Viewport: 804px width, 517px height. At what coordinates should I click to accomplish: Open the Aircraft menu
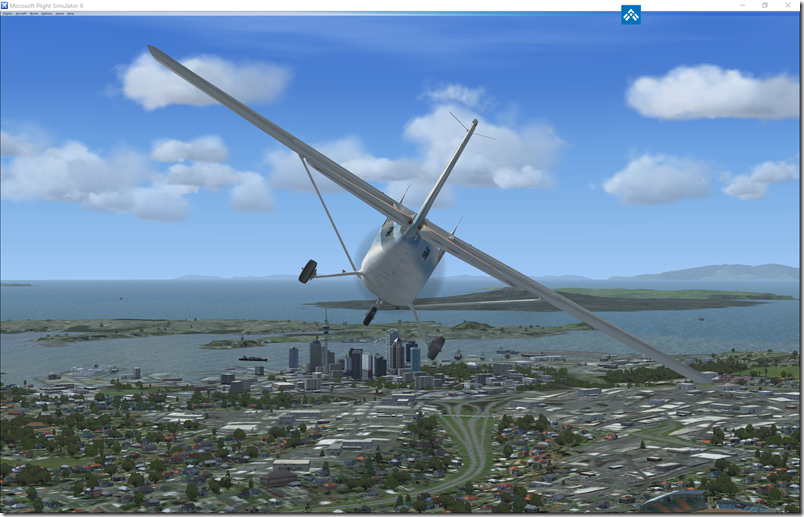[x=21, y=14]
